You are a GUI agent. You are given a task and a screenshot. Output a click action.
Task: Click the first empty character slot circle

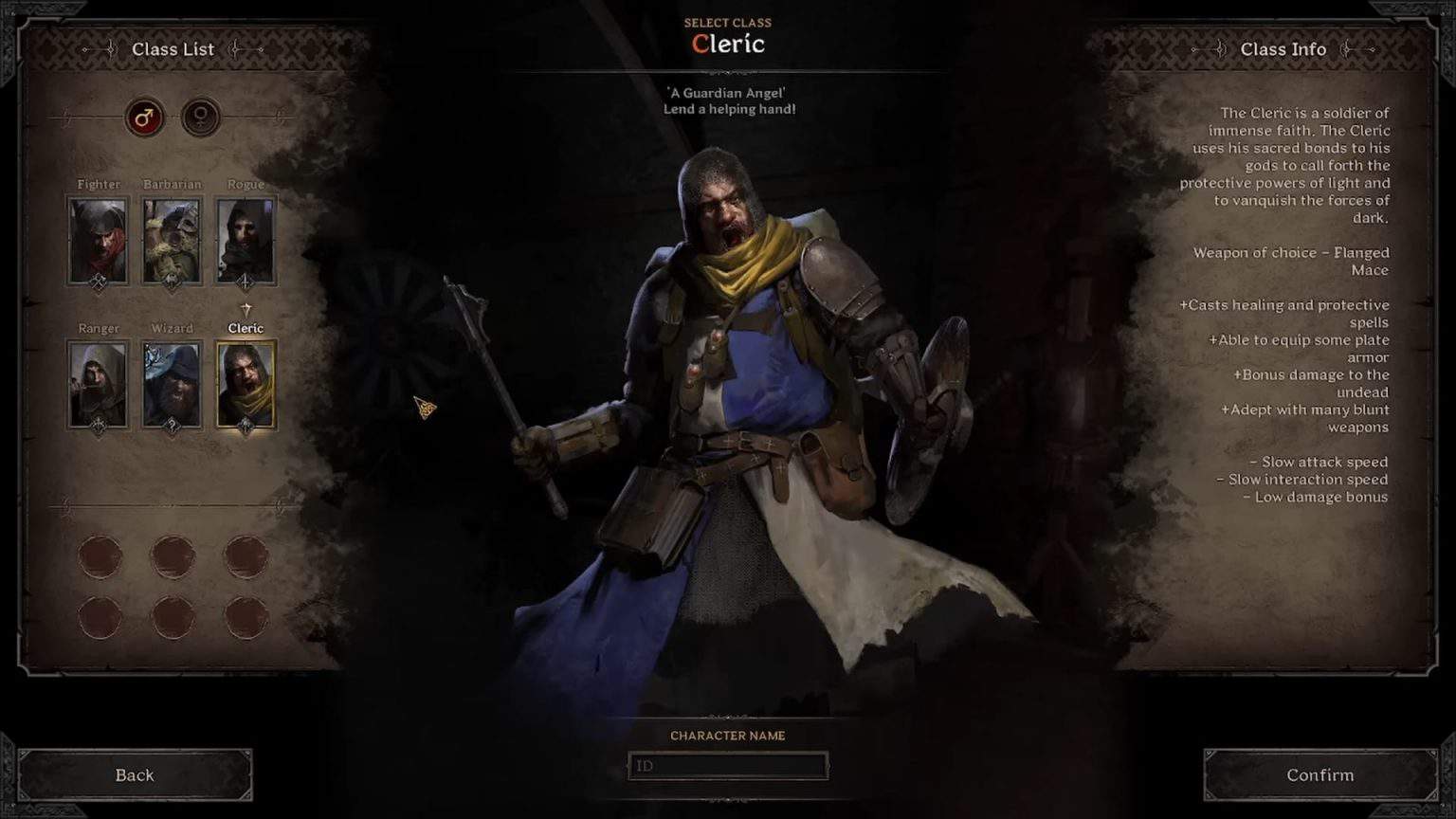[100, 556]
